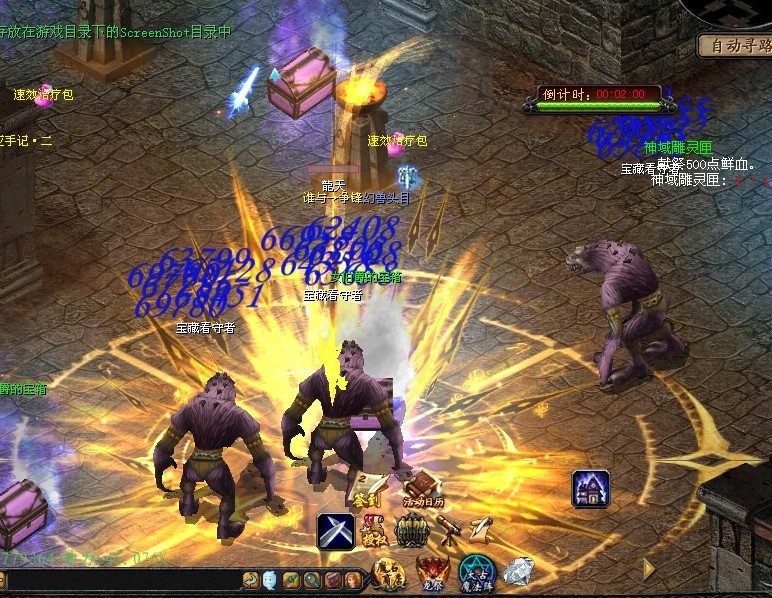Select the brass telescope icon
The image size is (772, 598).
(448, 529)
